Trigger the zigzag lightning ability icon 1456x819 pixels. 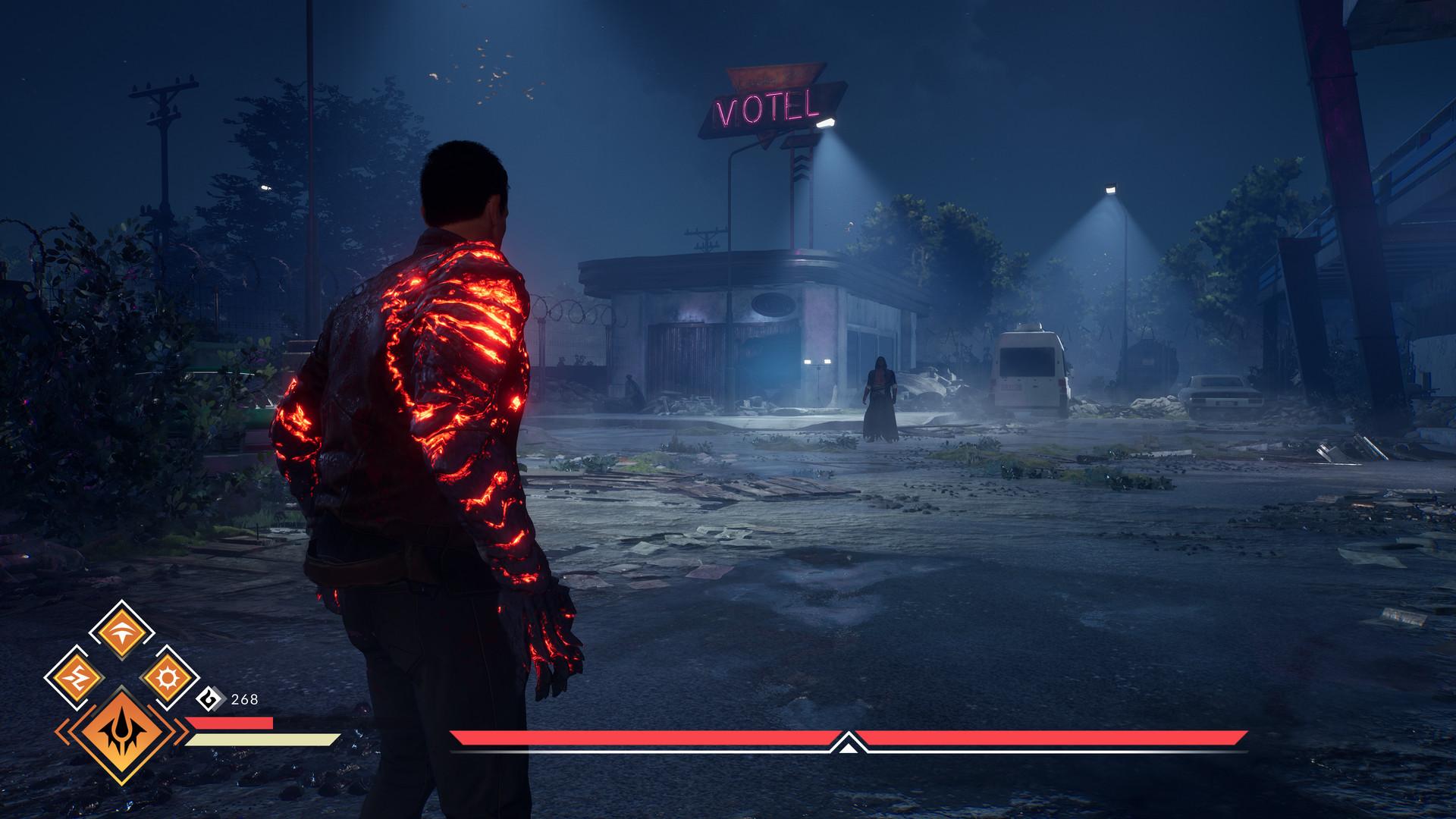coord(74,677)
